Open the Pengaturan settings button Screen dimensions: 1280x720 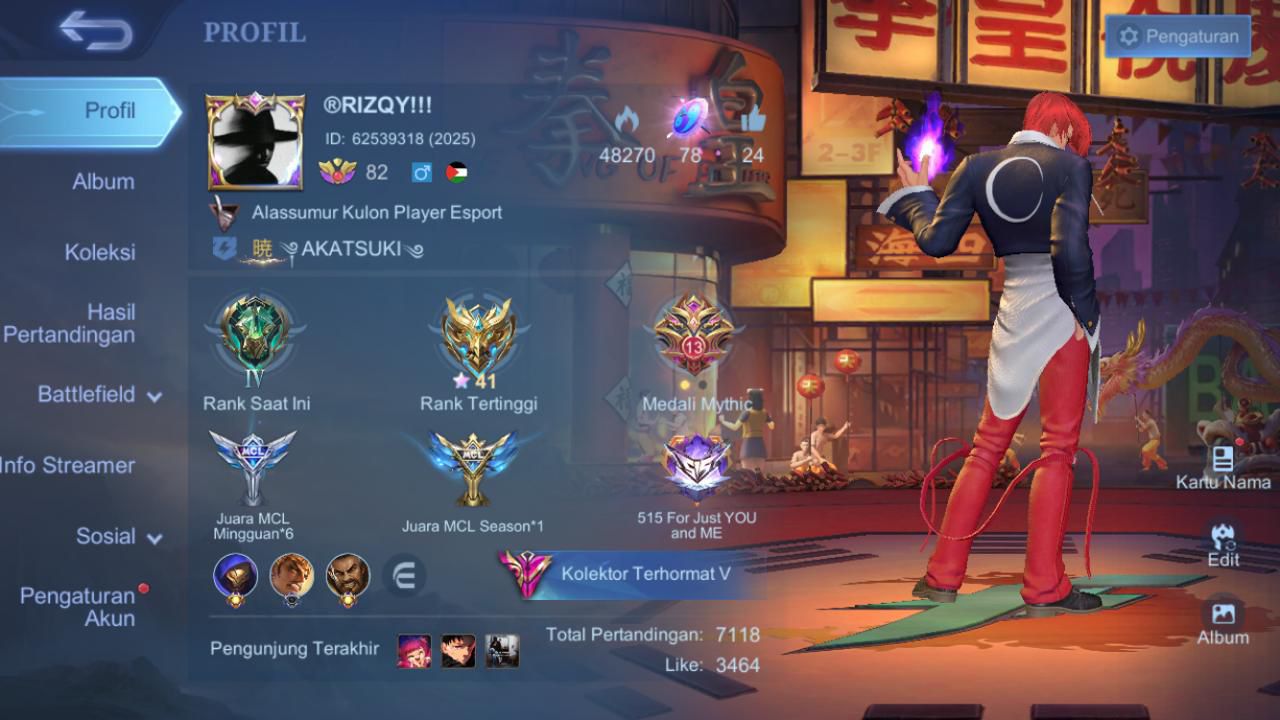[1179, 37]
